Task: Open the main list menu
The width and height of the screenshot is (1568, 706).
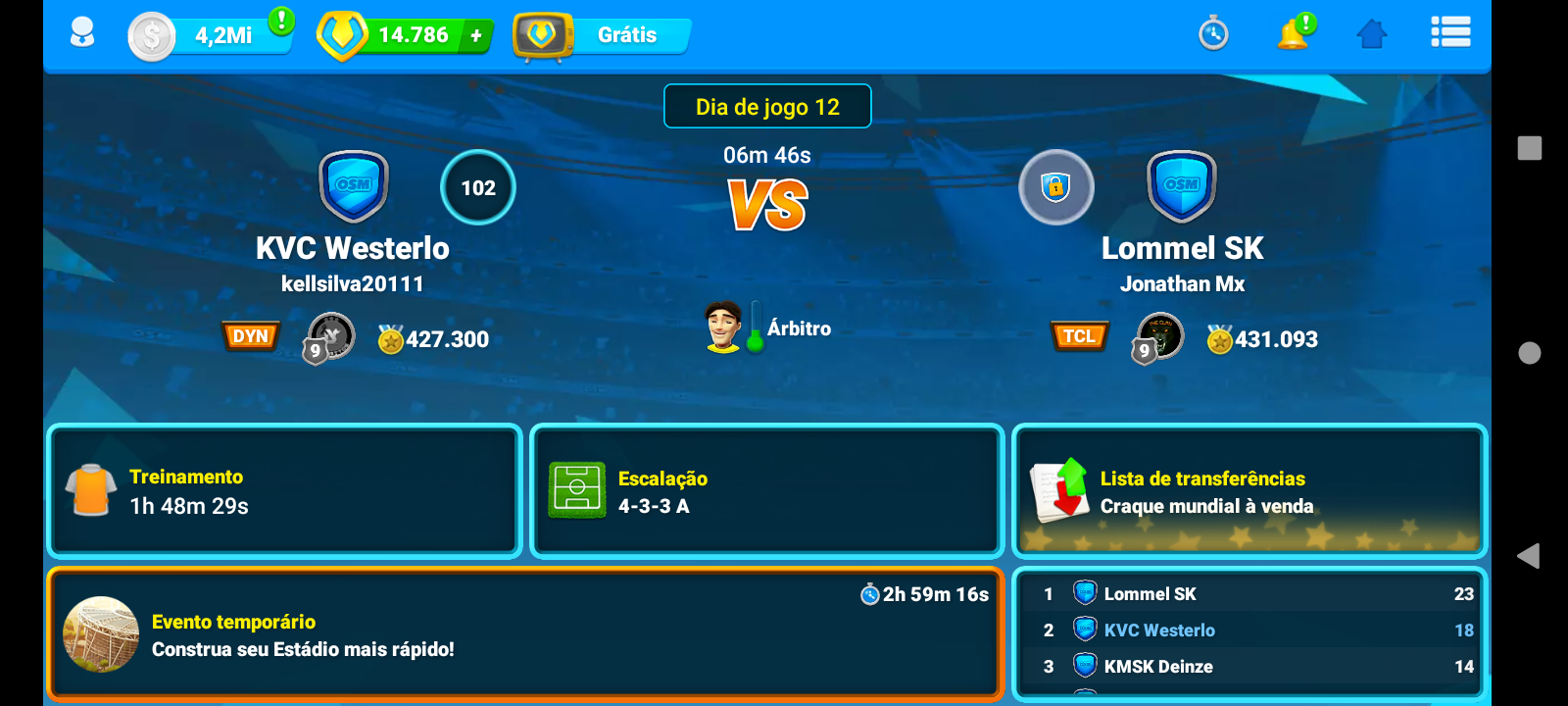Action: [1450, 32]
